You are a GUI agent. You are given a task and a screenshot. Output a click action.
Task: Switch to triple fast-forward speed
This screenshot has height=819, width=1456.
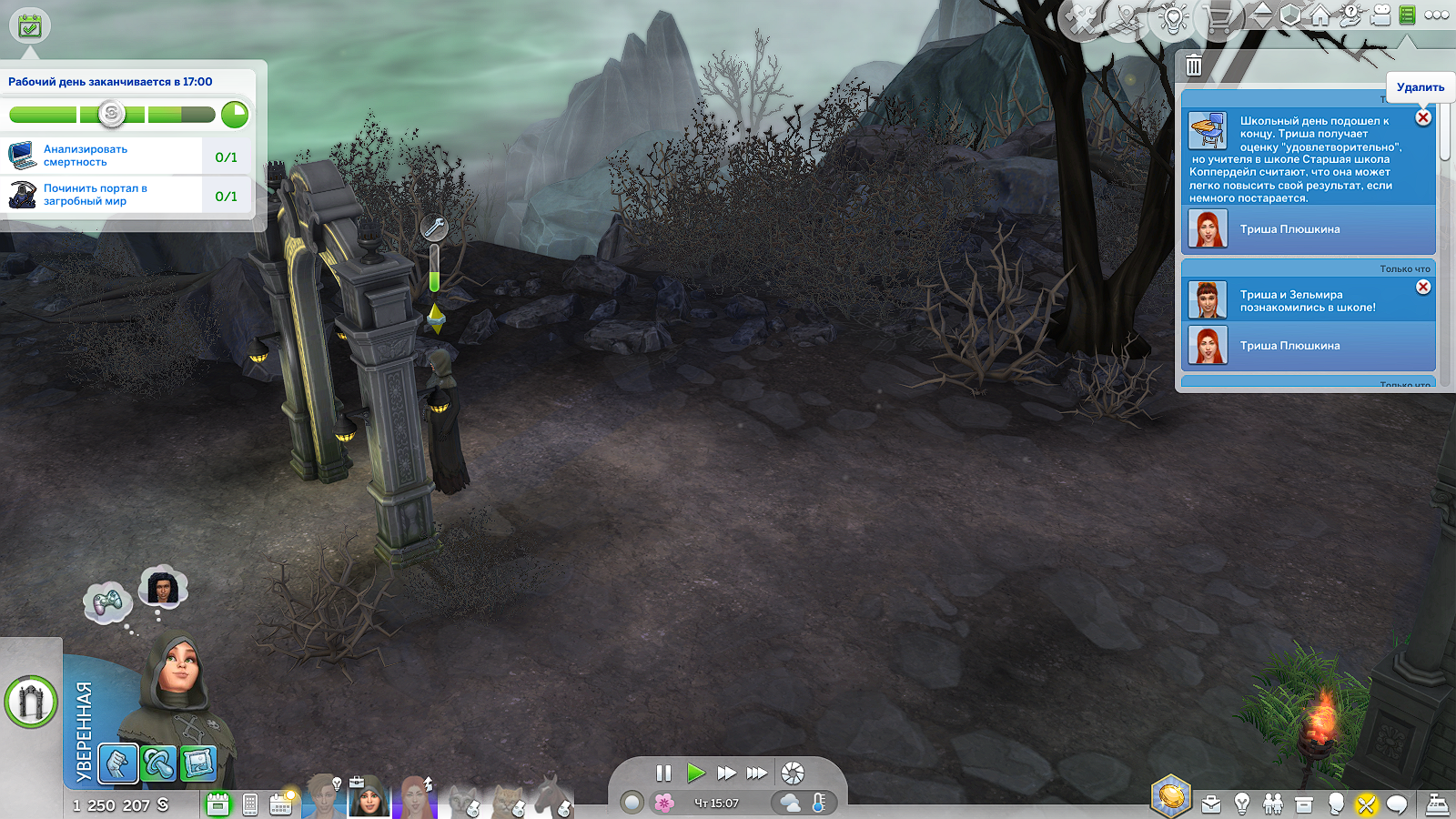tap(757, 773)
